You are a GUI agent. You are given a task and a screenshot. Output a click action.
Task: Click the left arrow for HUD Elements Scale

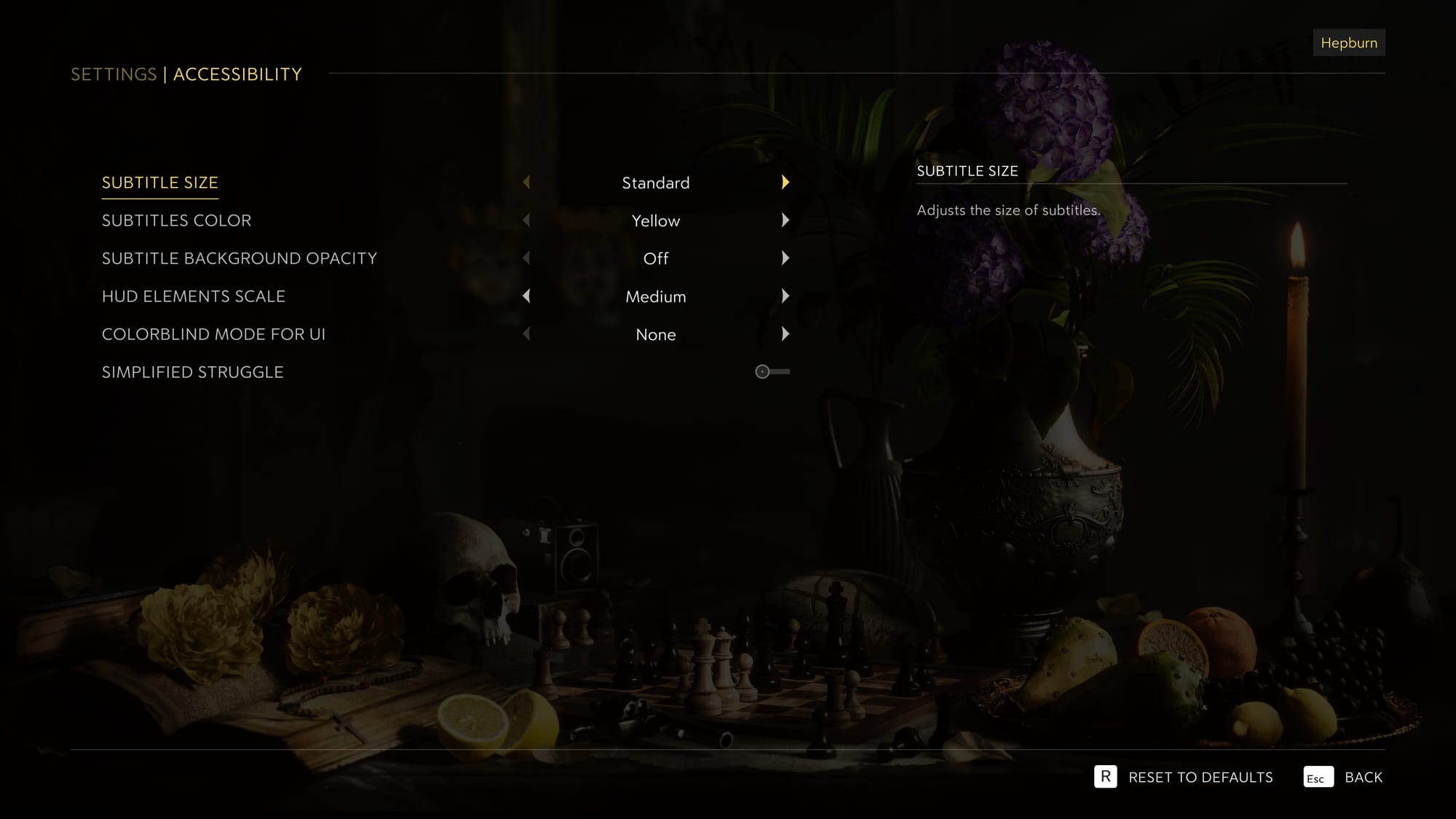click(526, 296)
